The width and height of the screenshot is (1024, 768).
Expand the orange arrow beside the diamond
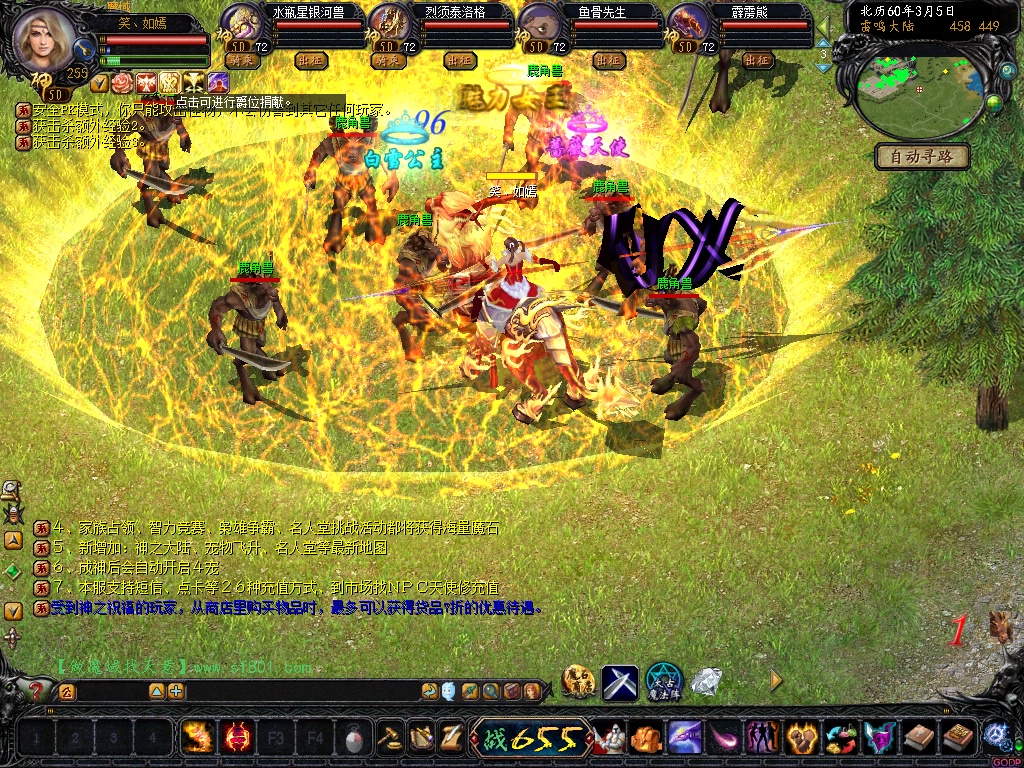(x=776, y=681)
